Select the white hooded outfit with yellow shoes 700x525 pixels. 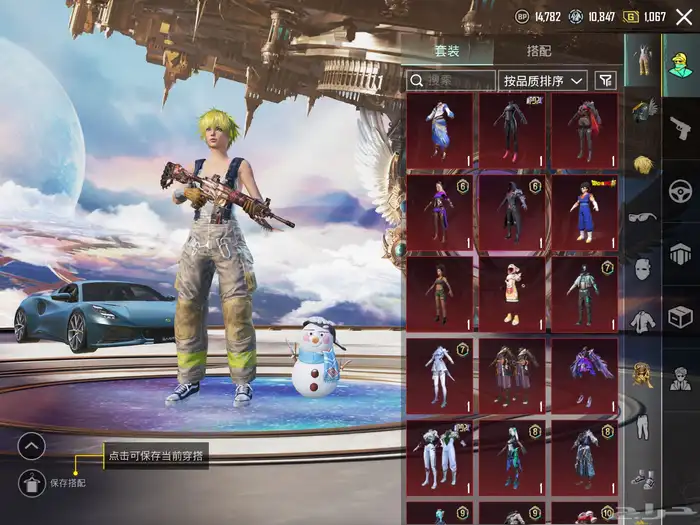[511, 293]
